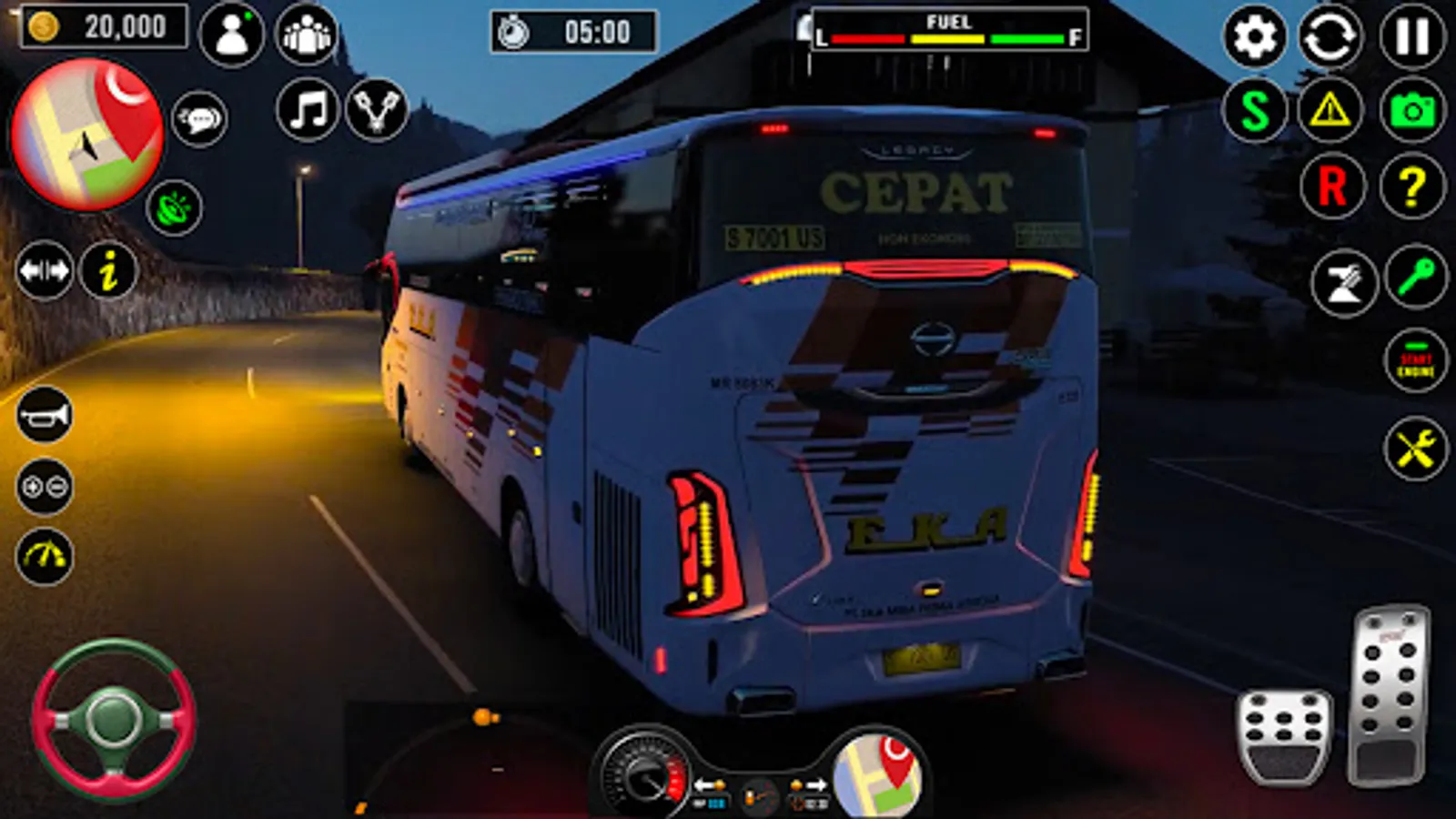Click the round minimap in the corner
This screenshot has height=819, width=1456.
pos(87,135)
